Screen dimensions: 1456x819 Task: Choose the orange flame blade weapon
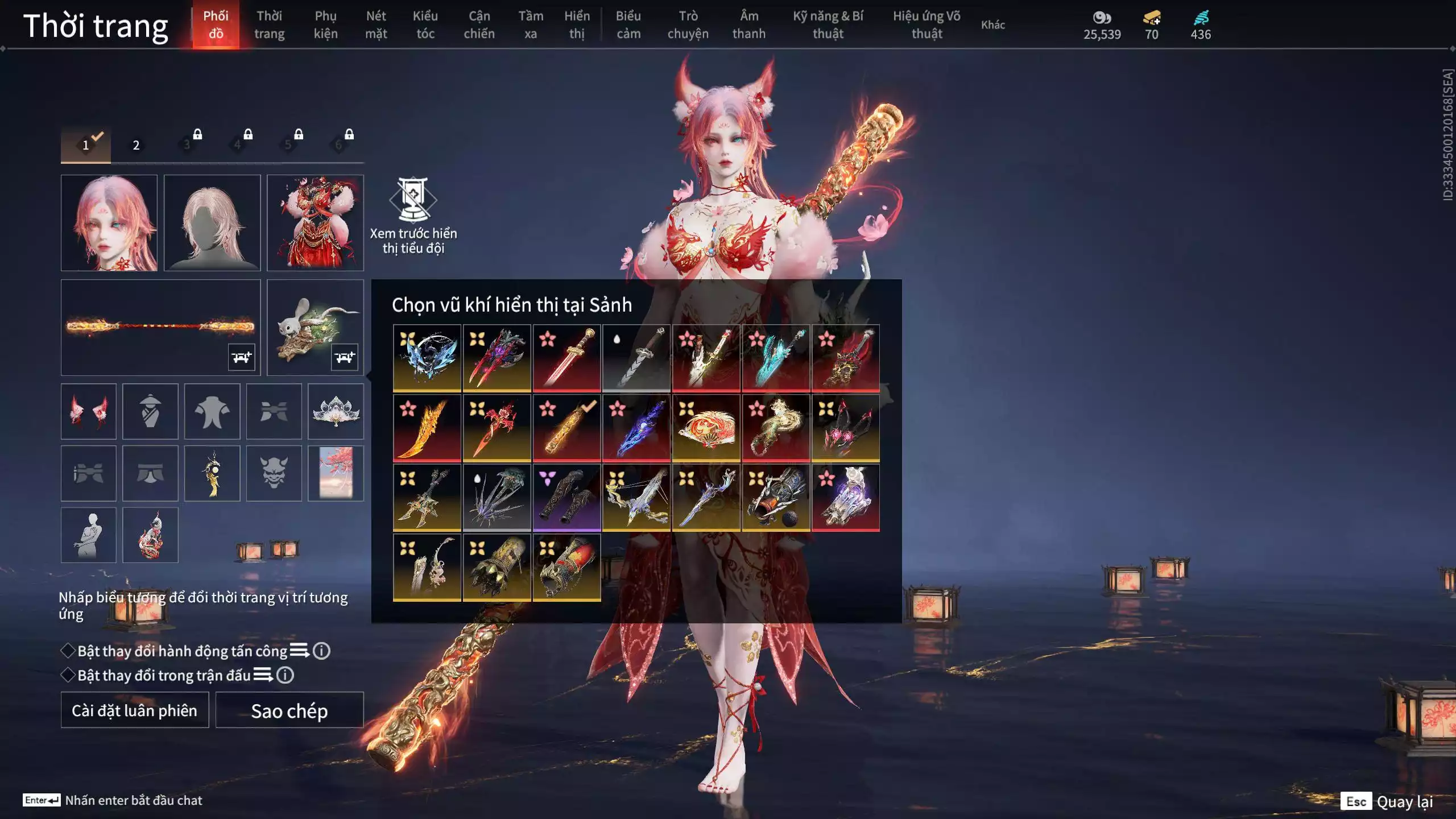coord(427,428)
